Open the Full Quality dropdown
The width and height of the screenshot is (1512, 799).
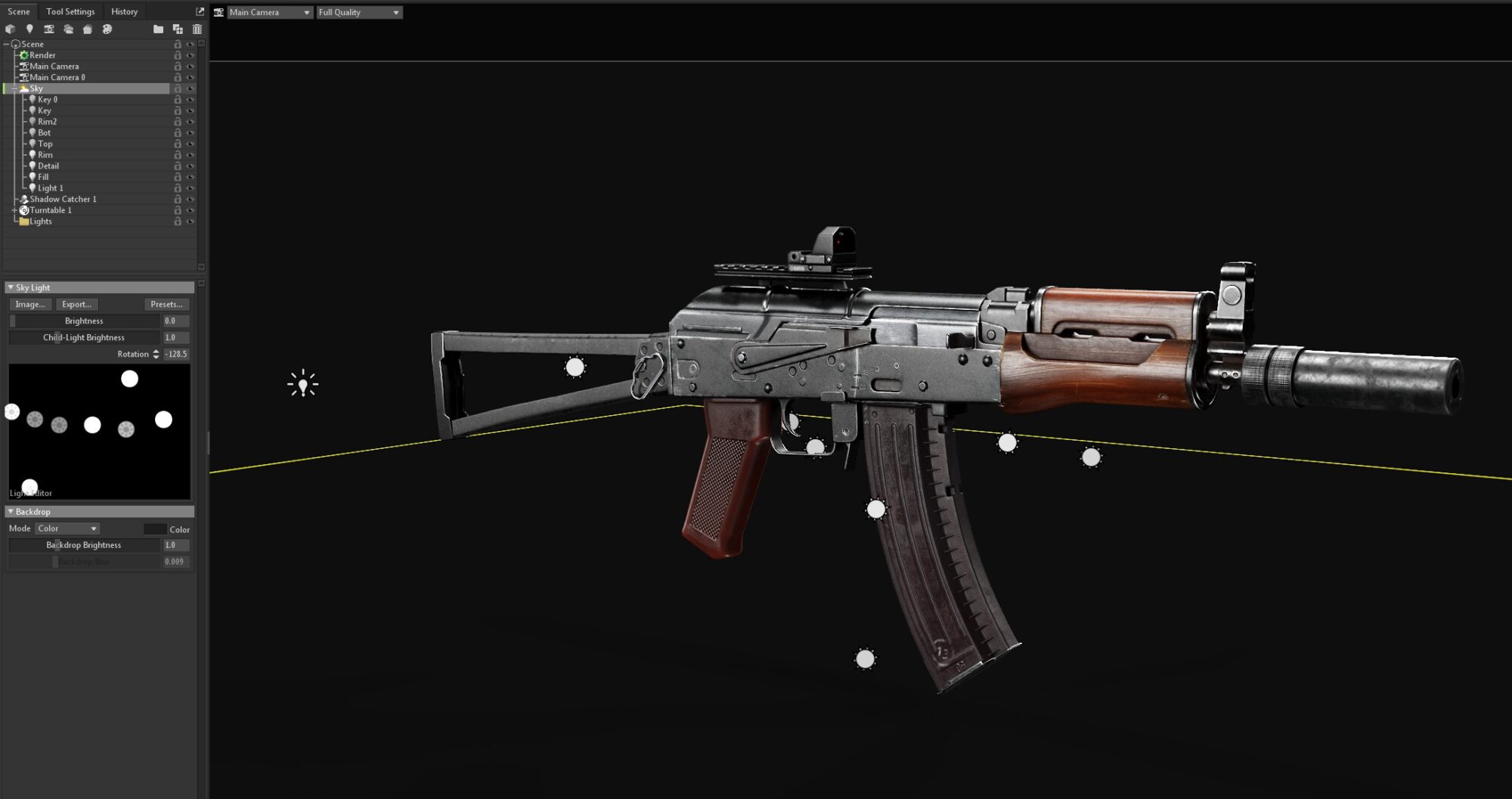[x=358, y=12]
